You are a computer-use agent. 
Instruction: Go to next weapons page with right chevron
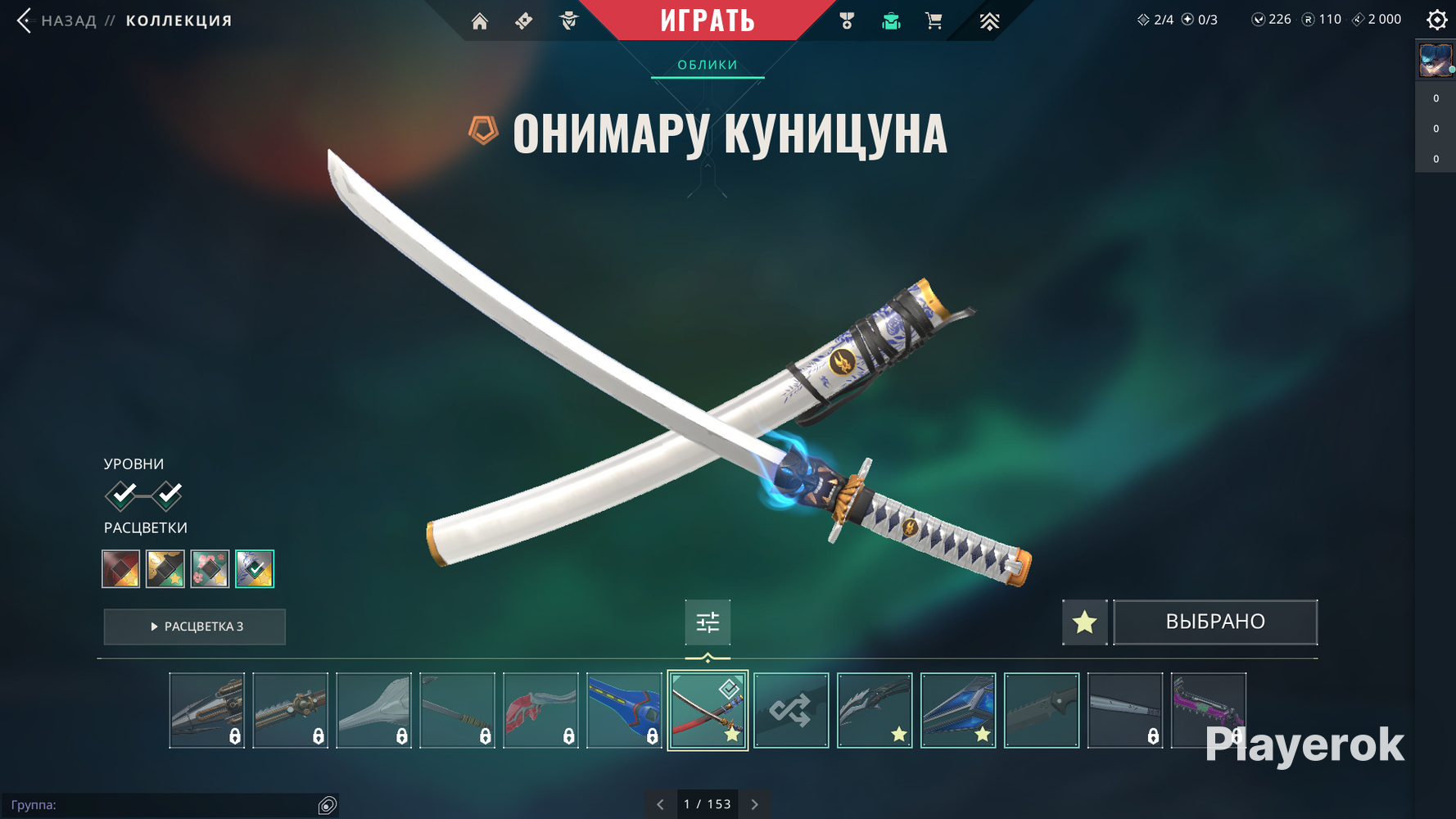point(753,804)
